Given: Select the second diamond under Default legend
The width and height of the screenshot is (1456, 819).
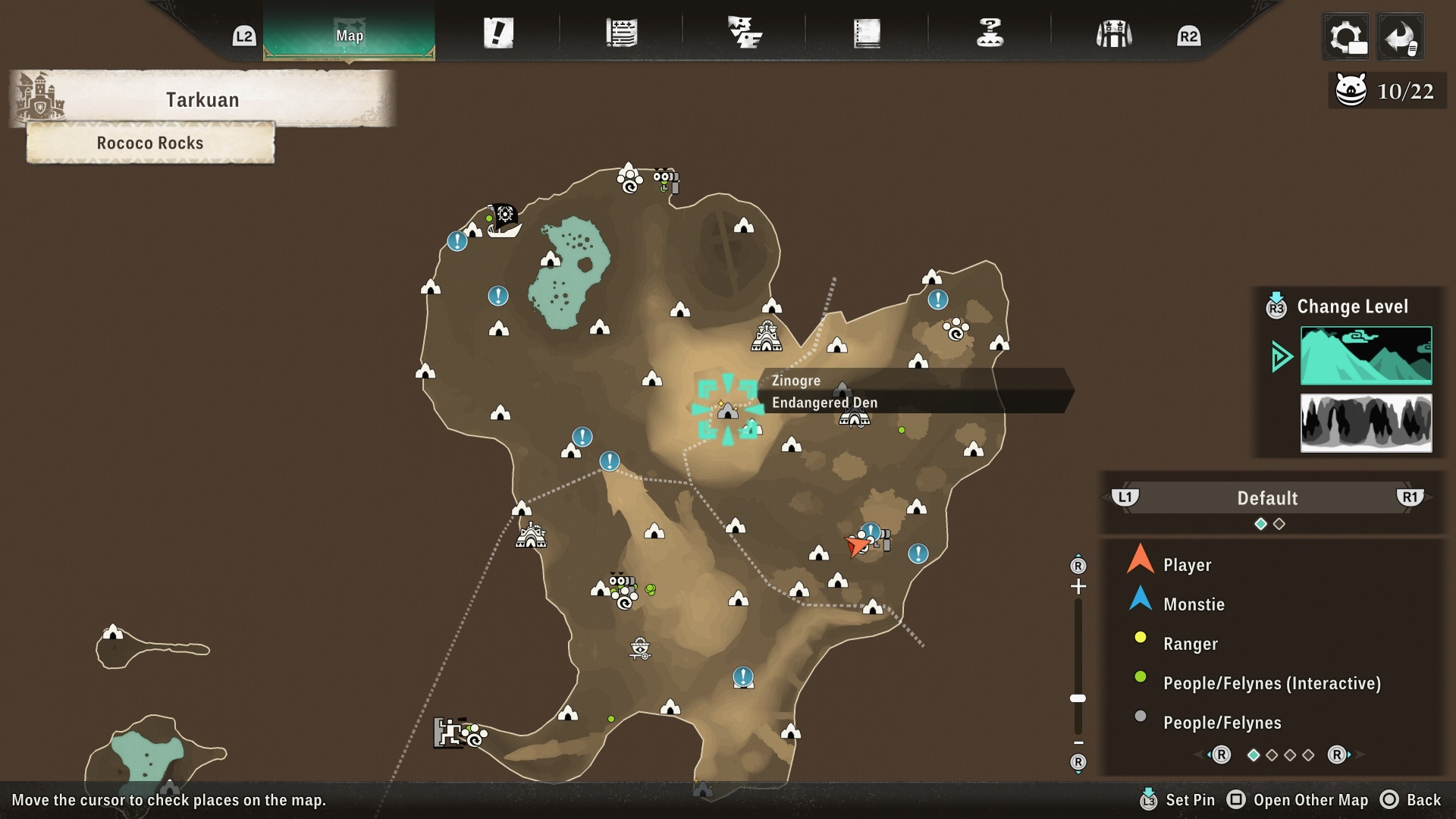Looking at the screenshot, I should pos(1279,523).
